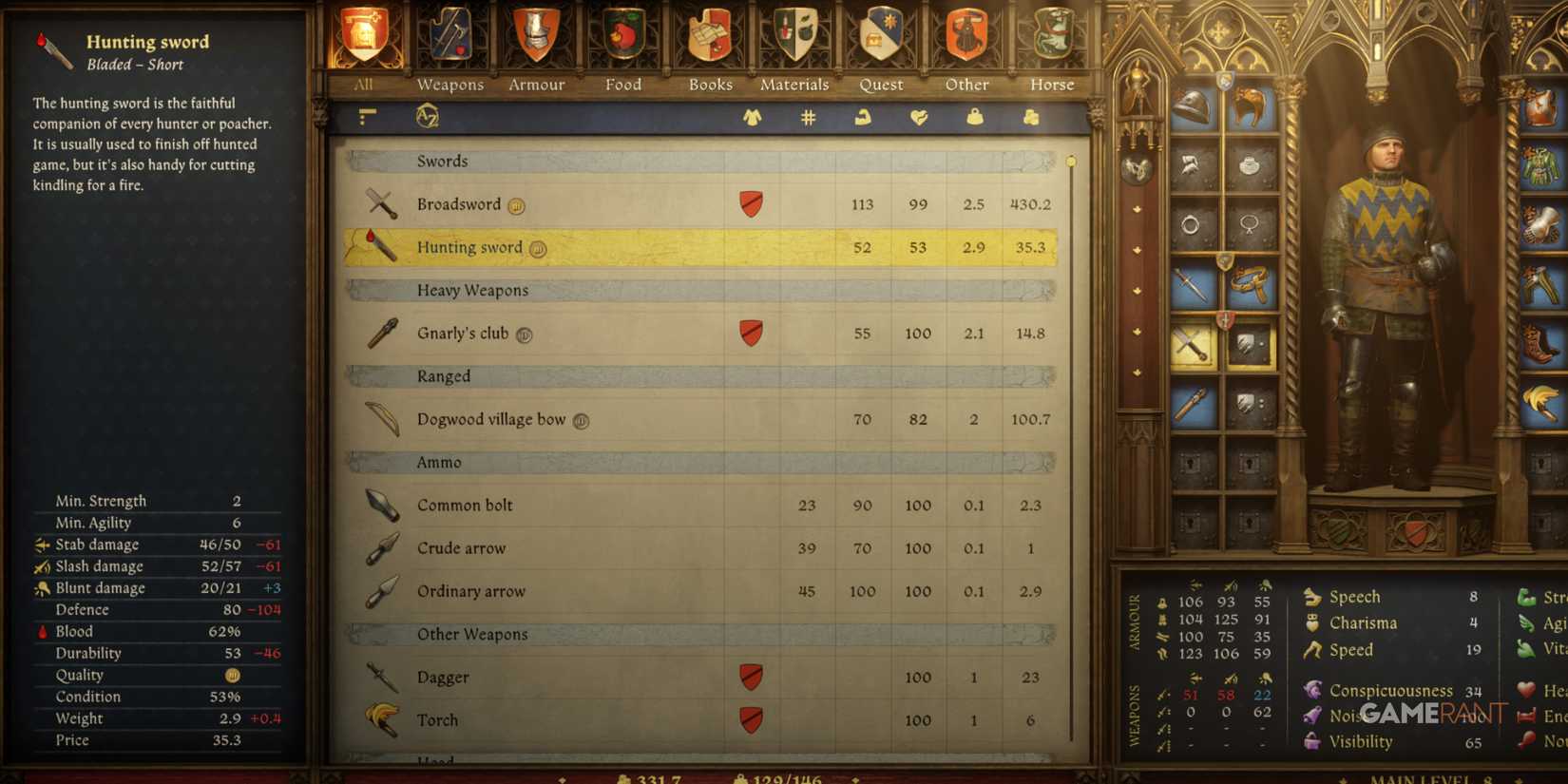Image resolution: width=1568 pixels, height=784 pixels.
Task: Sort by condition using the heart icon
Action: click(x=916, y=118)
